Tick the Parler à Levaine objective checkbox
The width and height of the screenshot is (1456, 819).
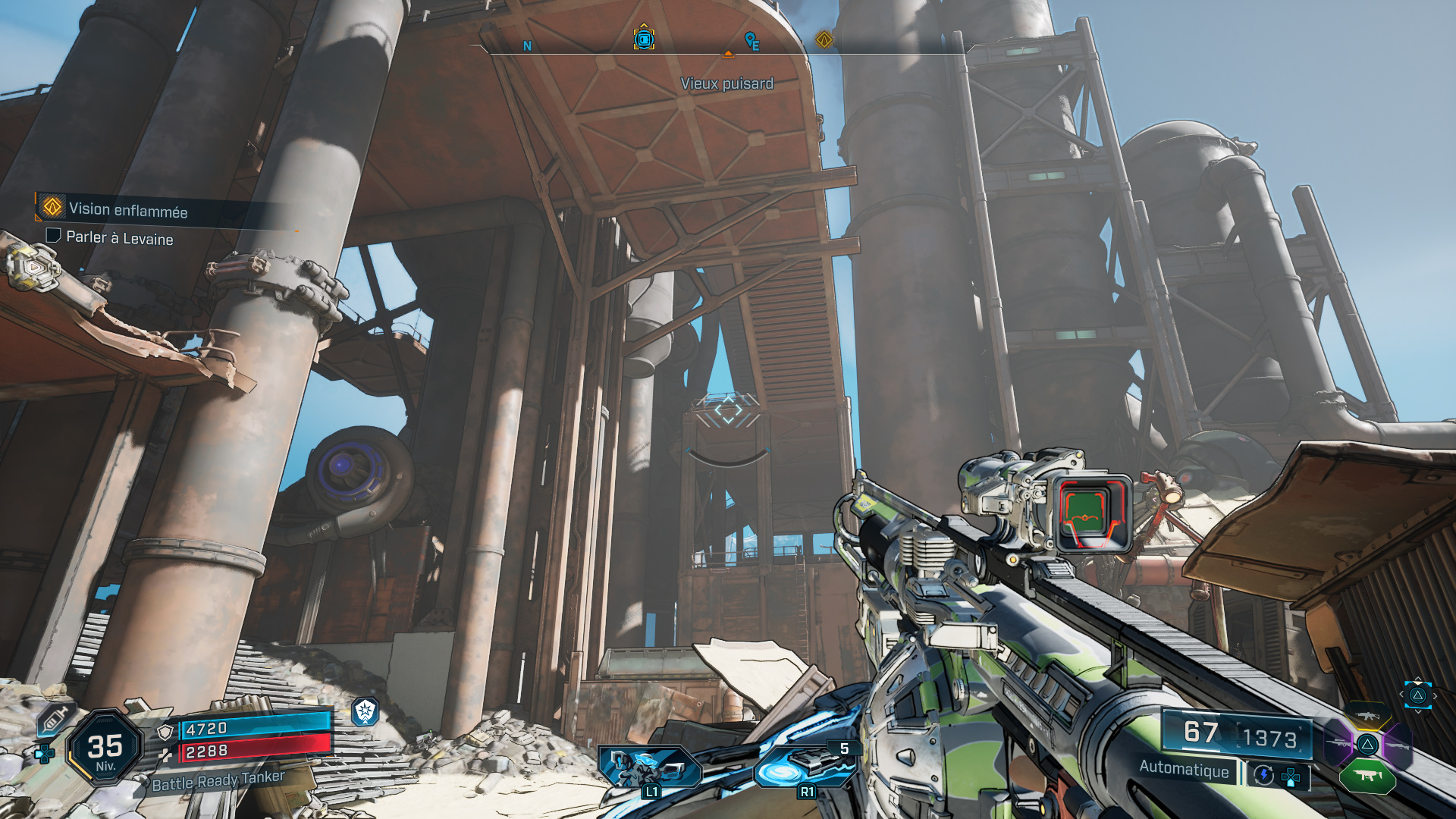tap(53, 236)
